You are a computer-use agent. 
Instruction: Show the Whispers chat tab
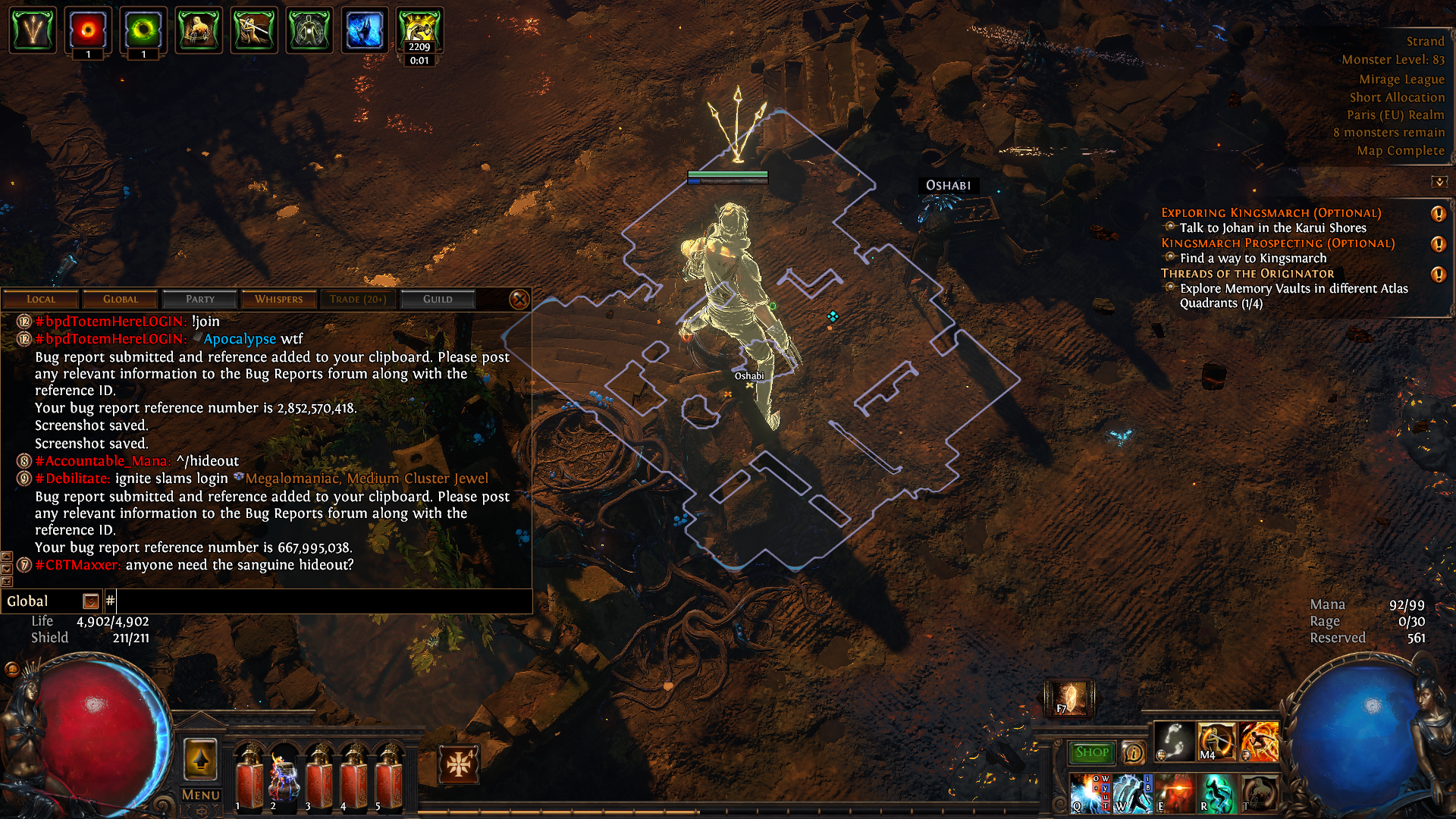click(x=278, y=300)
